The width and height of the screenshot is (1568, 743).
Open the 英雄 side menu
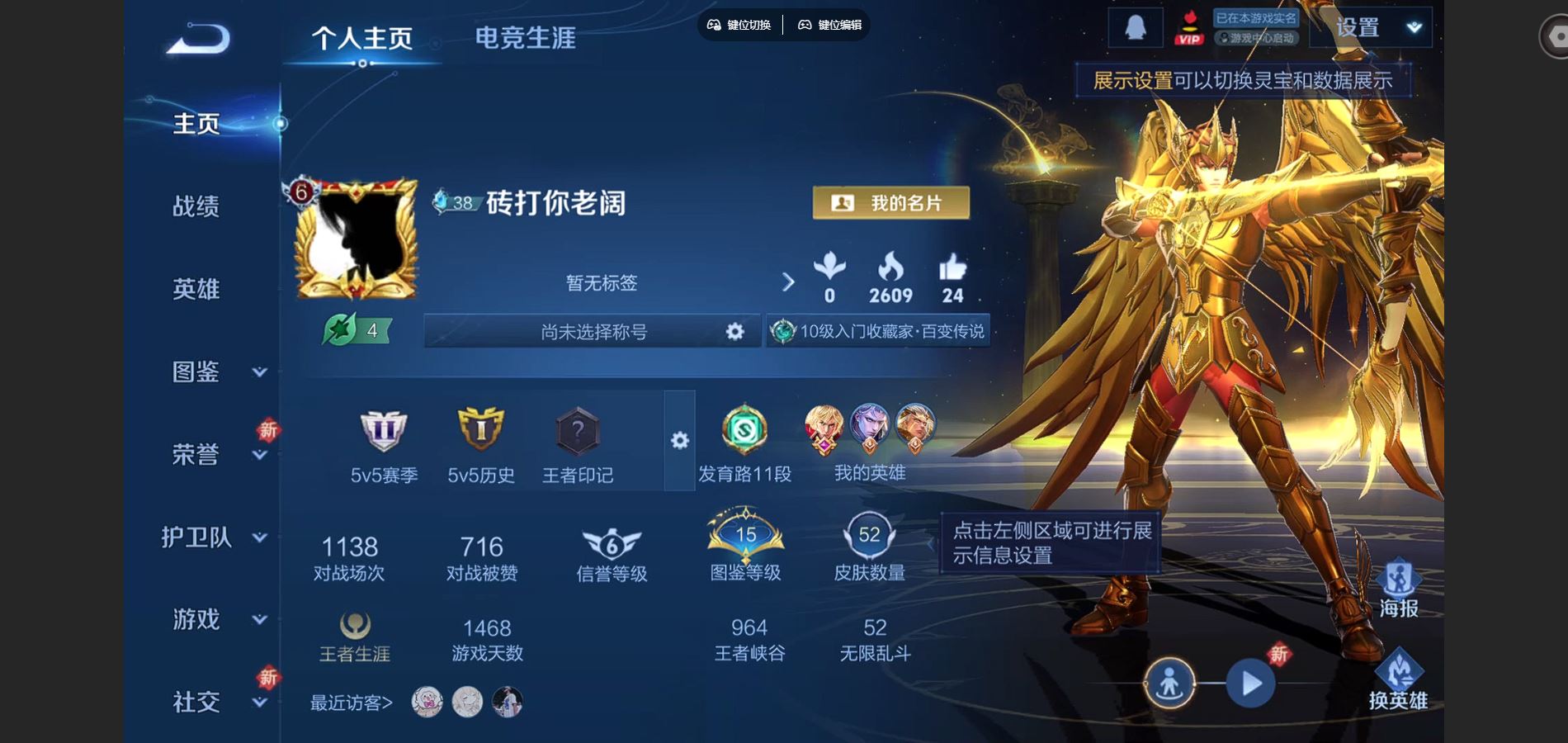[196, 289]
